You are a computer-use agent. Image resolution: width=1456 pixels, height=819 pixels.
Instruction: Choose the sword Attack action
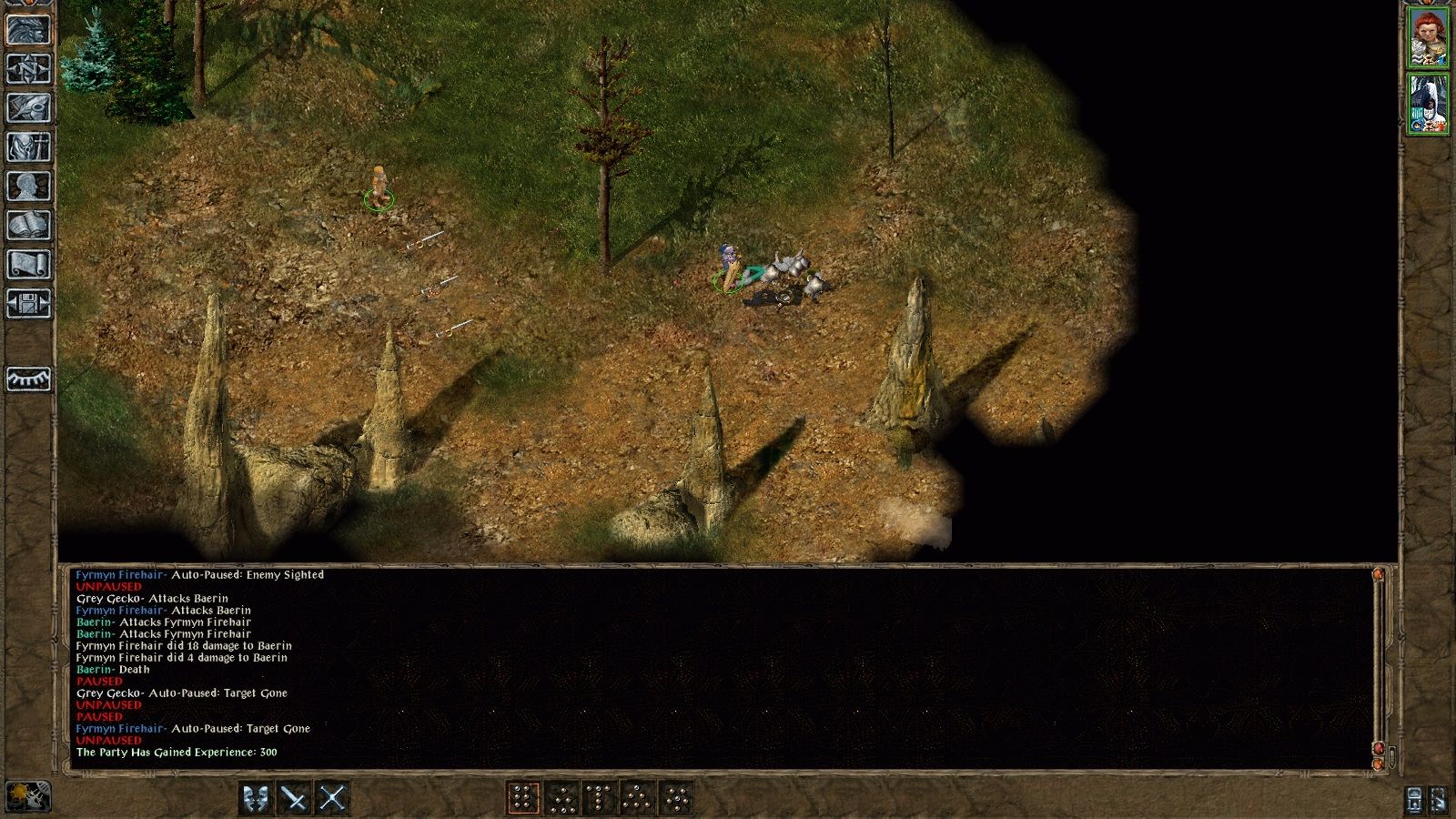(x=295, y=799)
